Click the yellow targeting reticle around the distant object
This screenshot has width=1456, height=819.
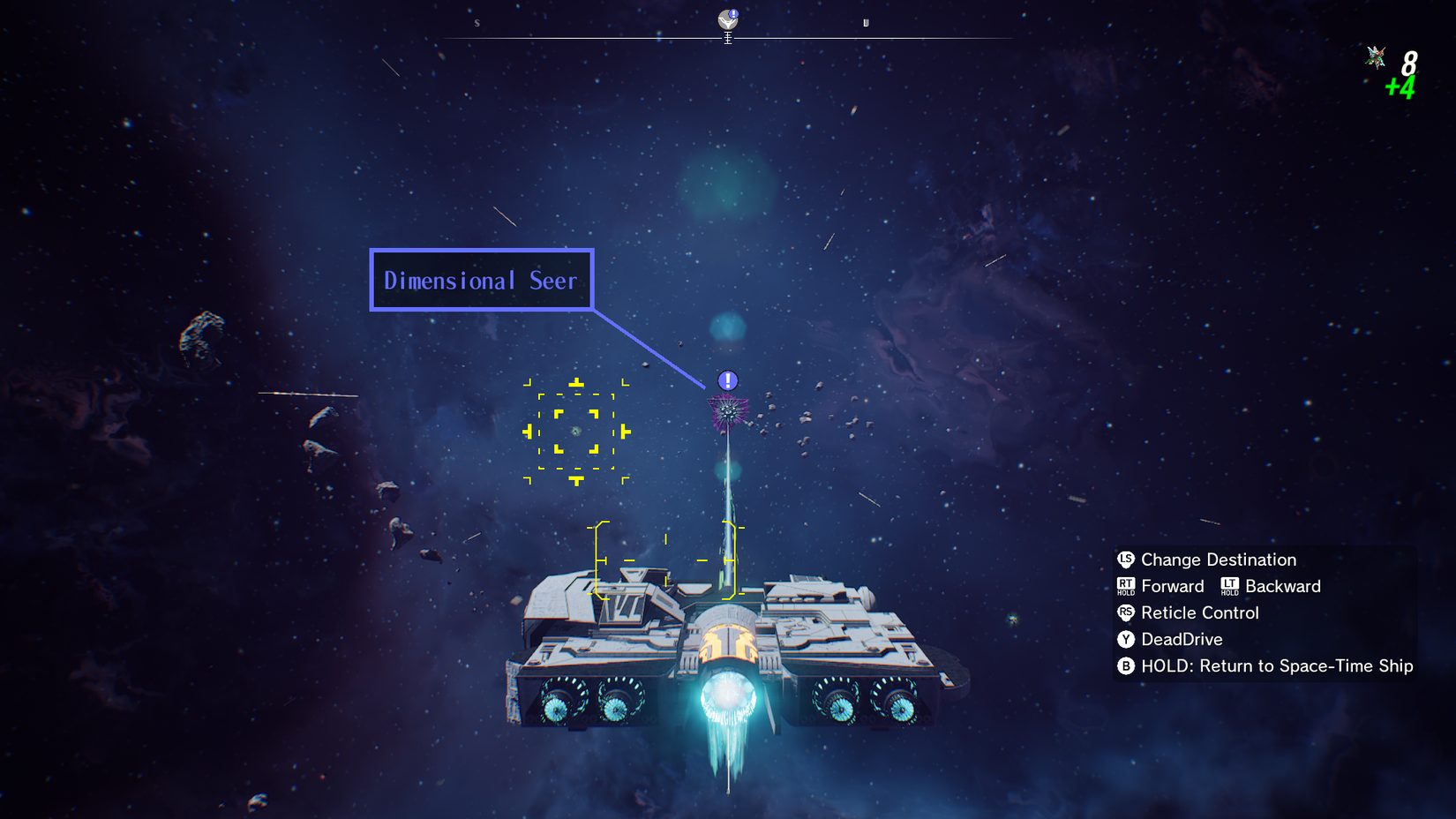point(578,432)
